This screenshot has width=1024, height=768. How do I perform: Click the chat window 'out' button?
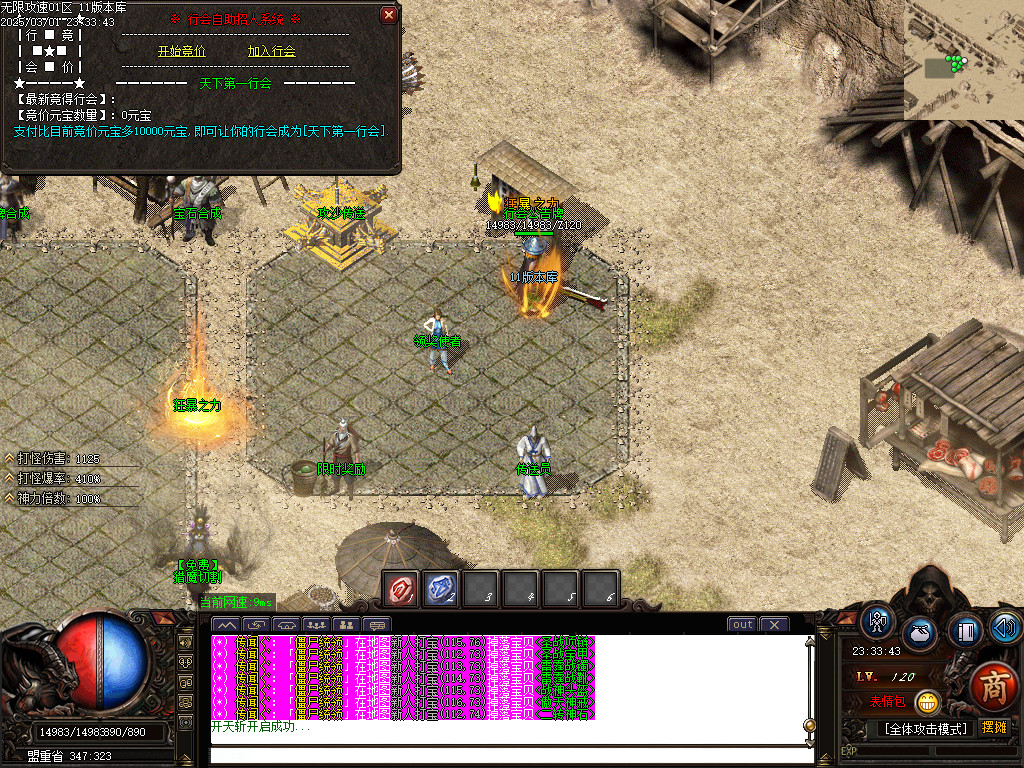point(743,625)
